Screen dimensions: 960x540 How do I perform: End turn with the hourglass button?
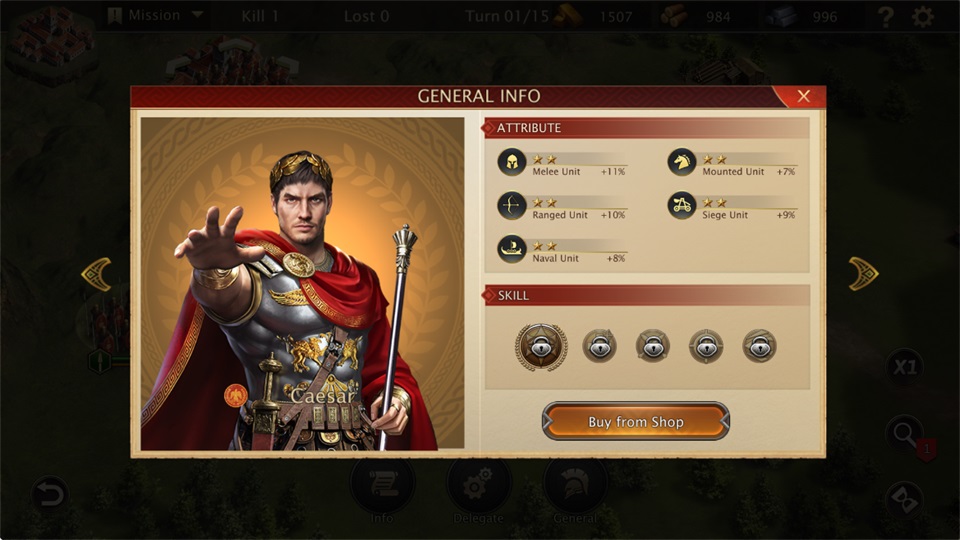click(x=905, y=499)
